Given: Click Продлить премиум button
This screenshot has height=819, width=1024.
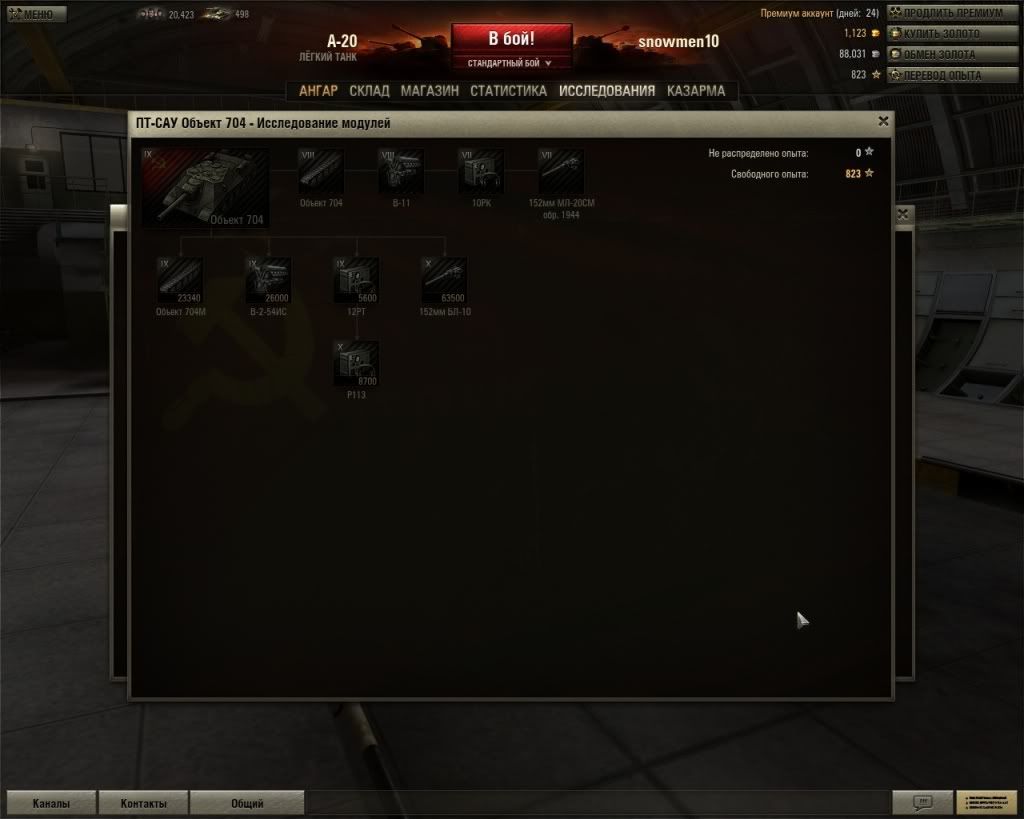Looking at the screenshot, I should point(946,13).
